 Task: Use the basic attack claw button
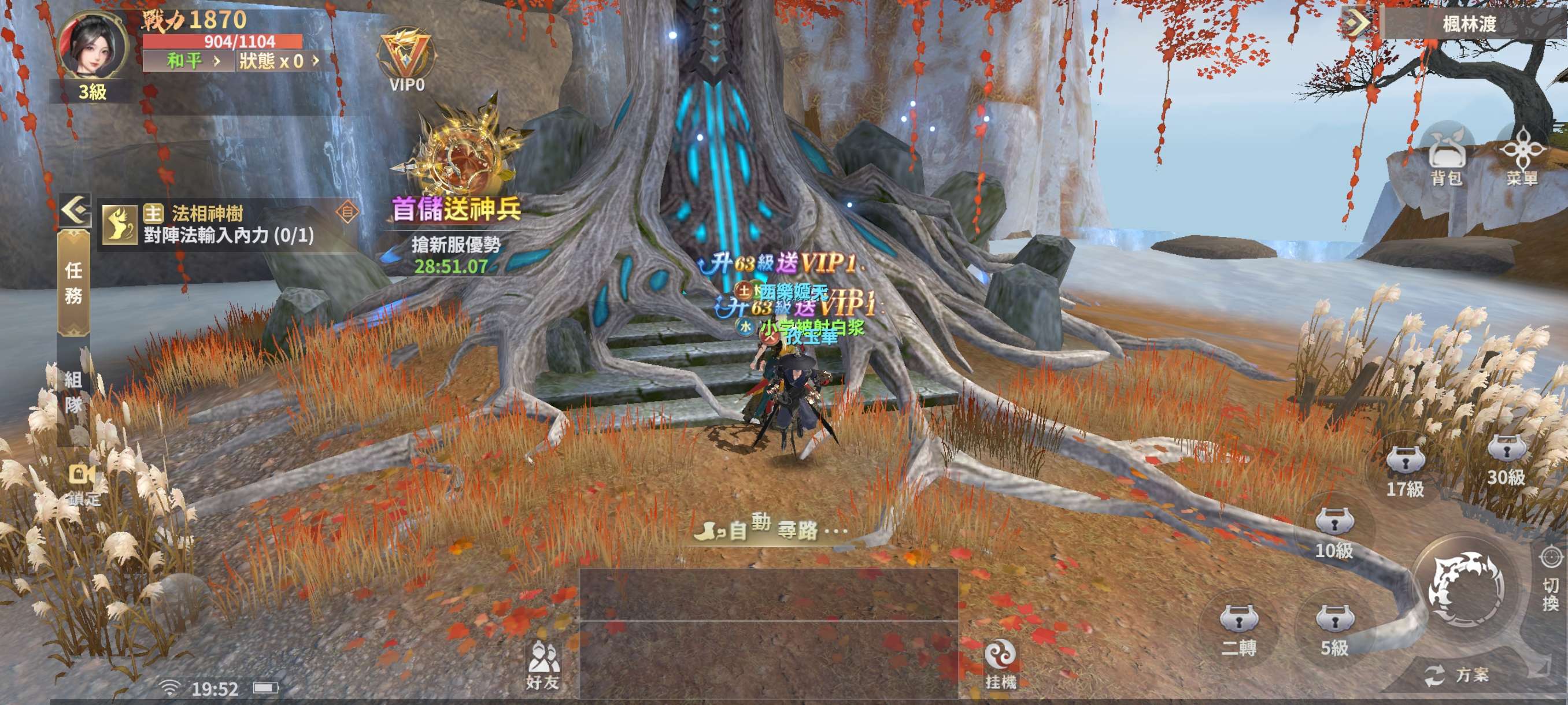point(1467,587)
